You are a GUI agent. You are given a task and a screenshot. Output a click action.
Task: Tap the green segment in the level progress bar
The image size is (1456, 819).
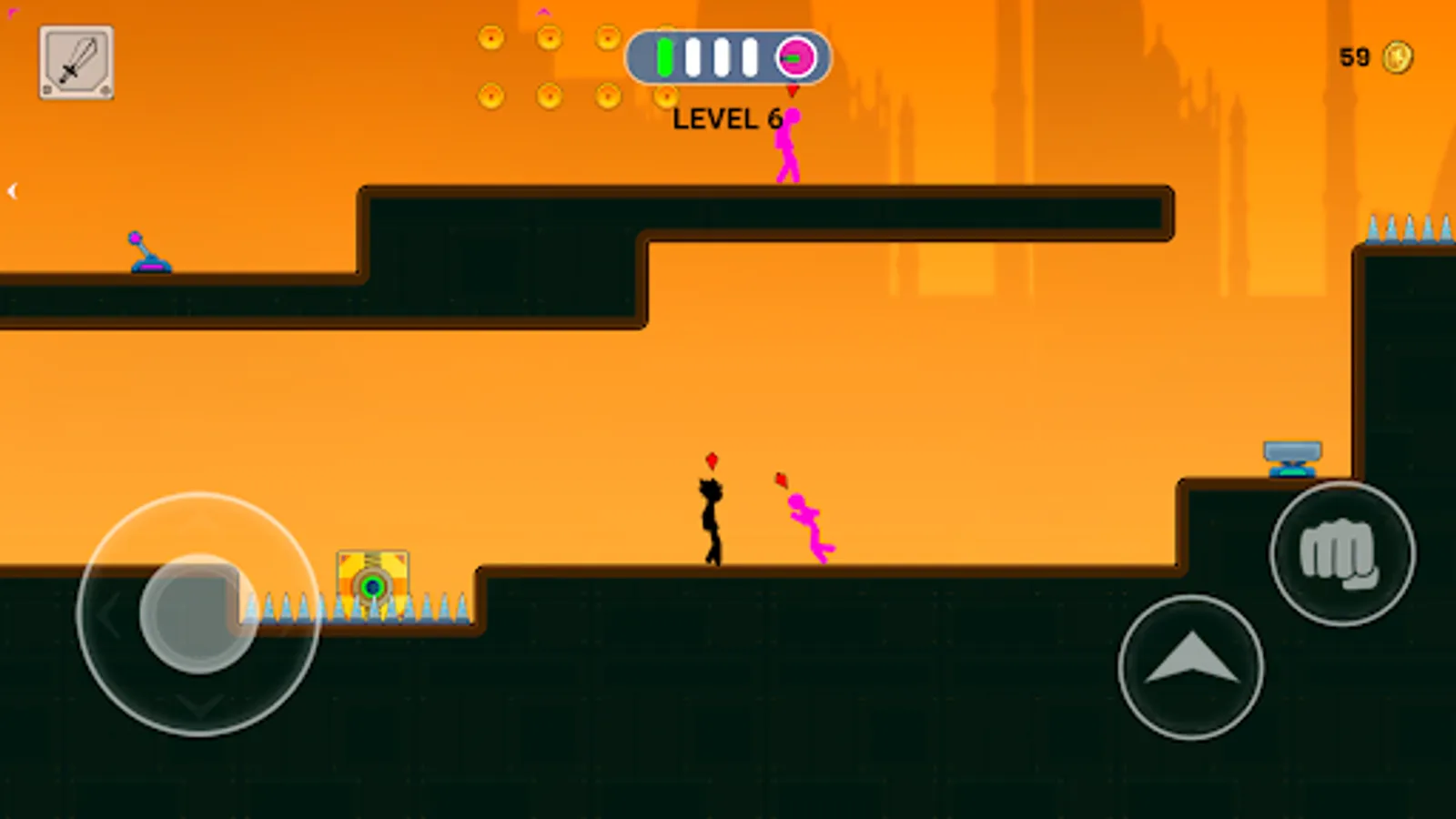663,58
